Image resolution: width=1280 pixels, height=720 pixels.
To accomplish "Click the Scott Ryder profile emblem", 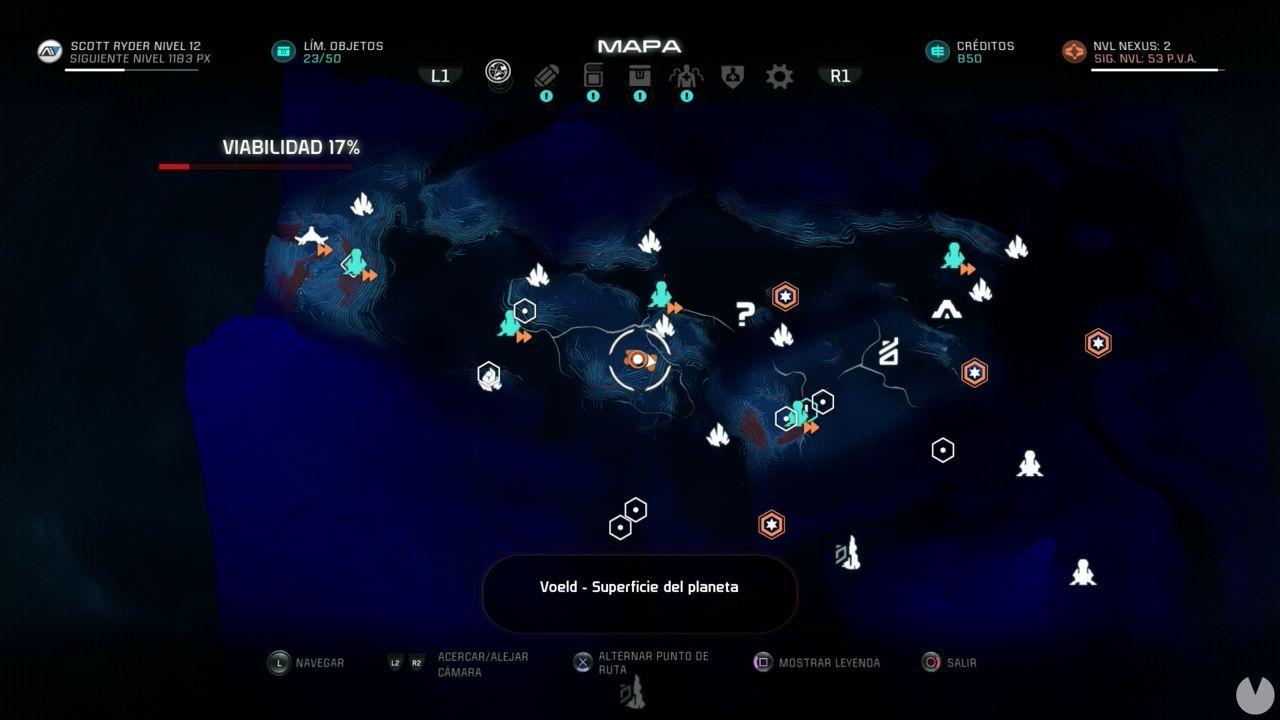I will click(x=48, y=50).
